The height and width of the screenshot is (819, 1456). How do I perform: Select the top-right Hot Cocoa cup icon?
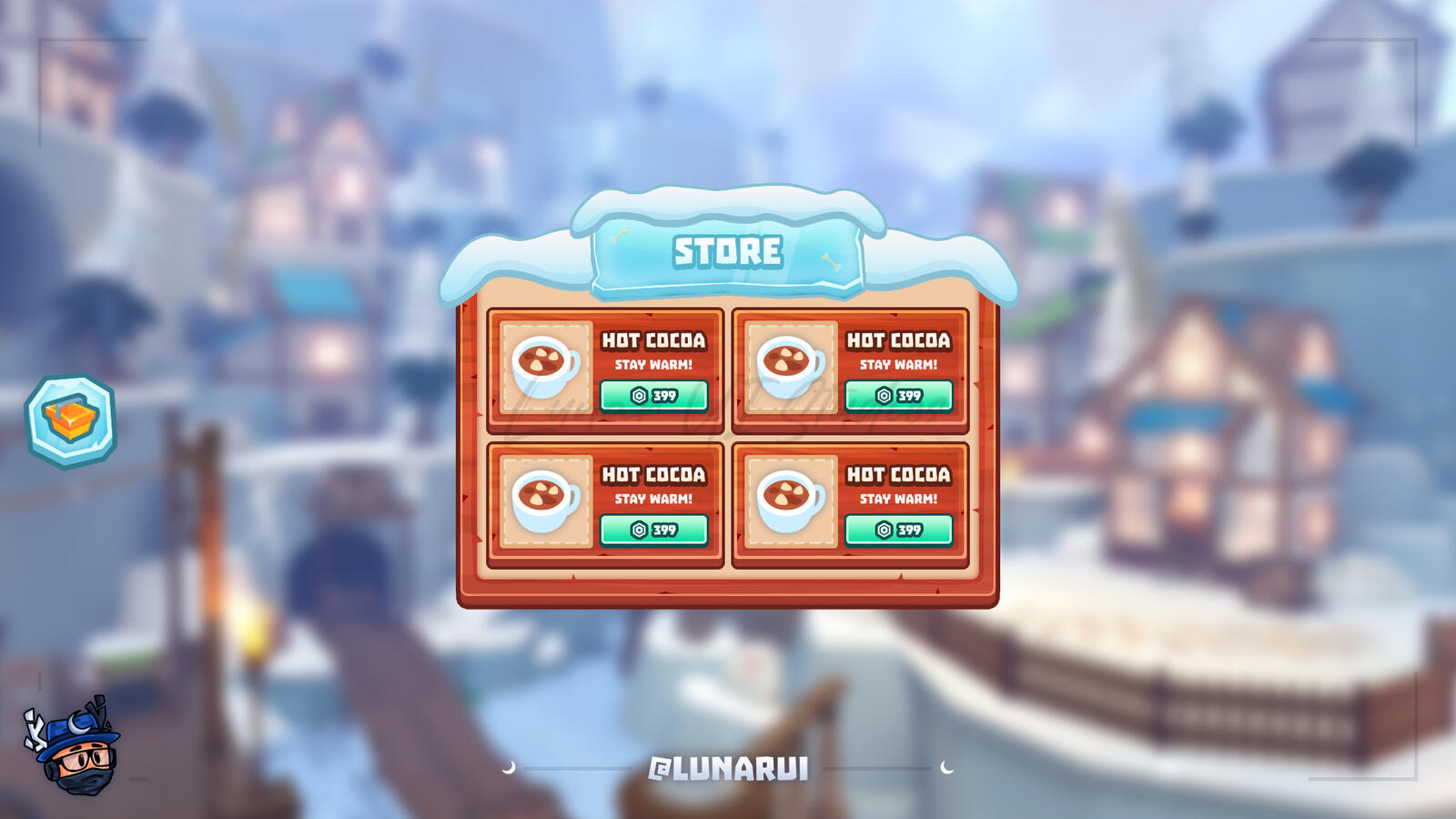[789, 364]
